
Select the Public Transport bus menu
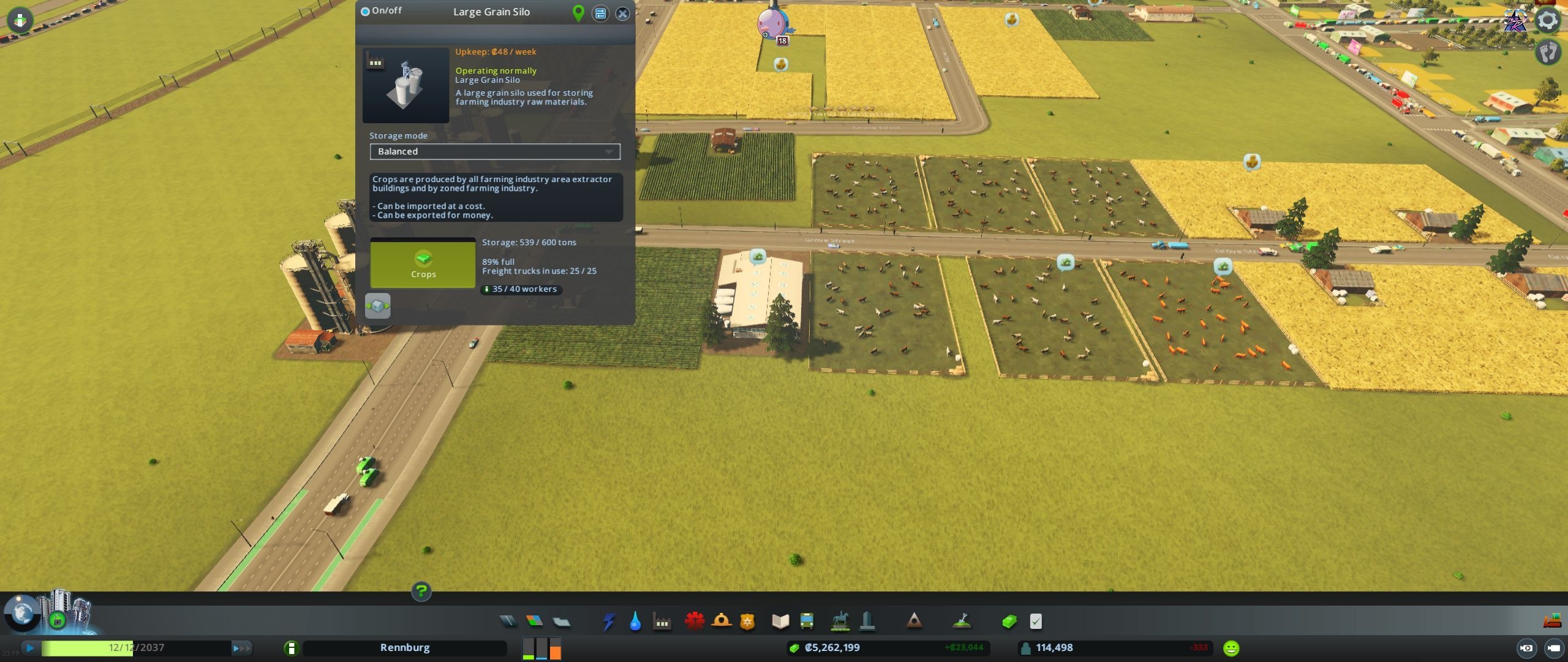[x=807, y=622]
